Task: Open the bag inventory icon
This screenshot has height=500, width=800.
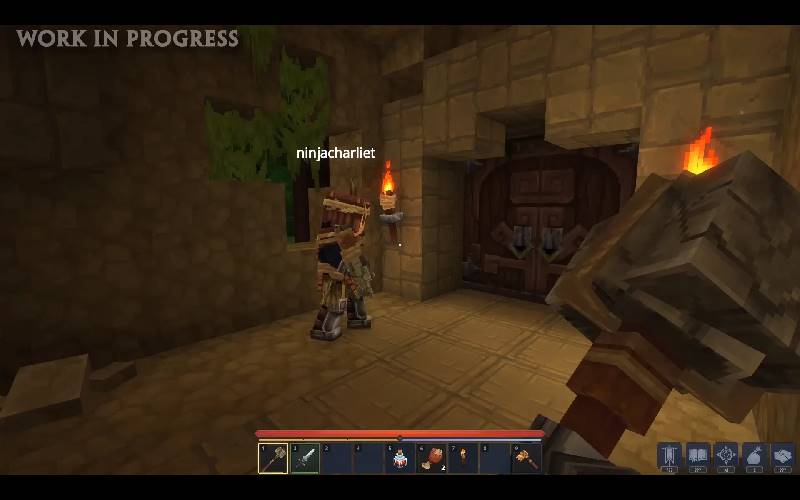Action: [755, 455]
